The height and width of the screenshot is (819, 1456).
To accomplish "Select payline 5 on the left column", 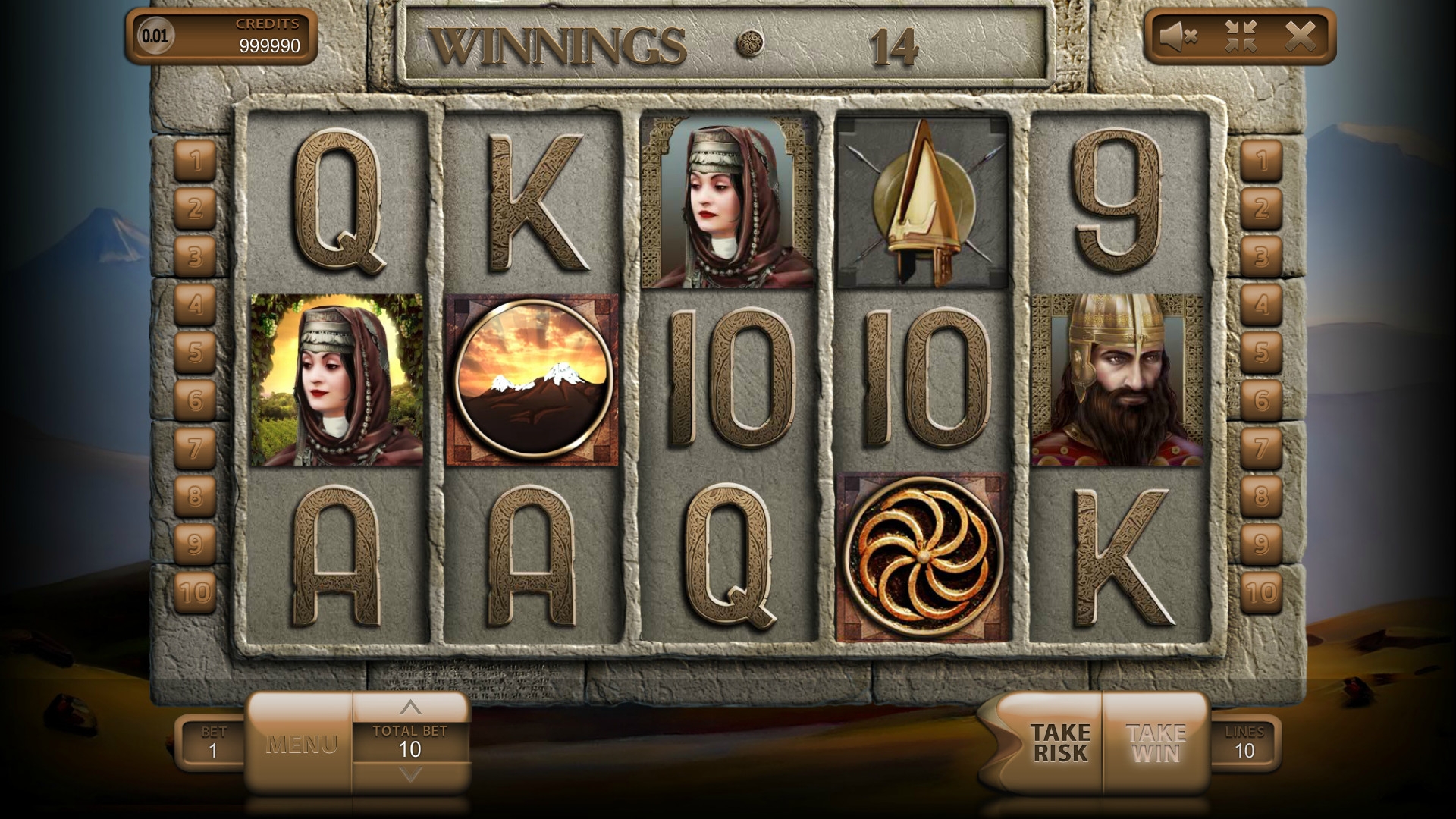I will click(196, 353).
